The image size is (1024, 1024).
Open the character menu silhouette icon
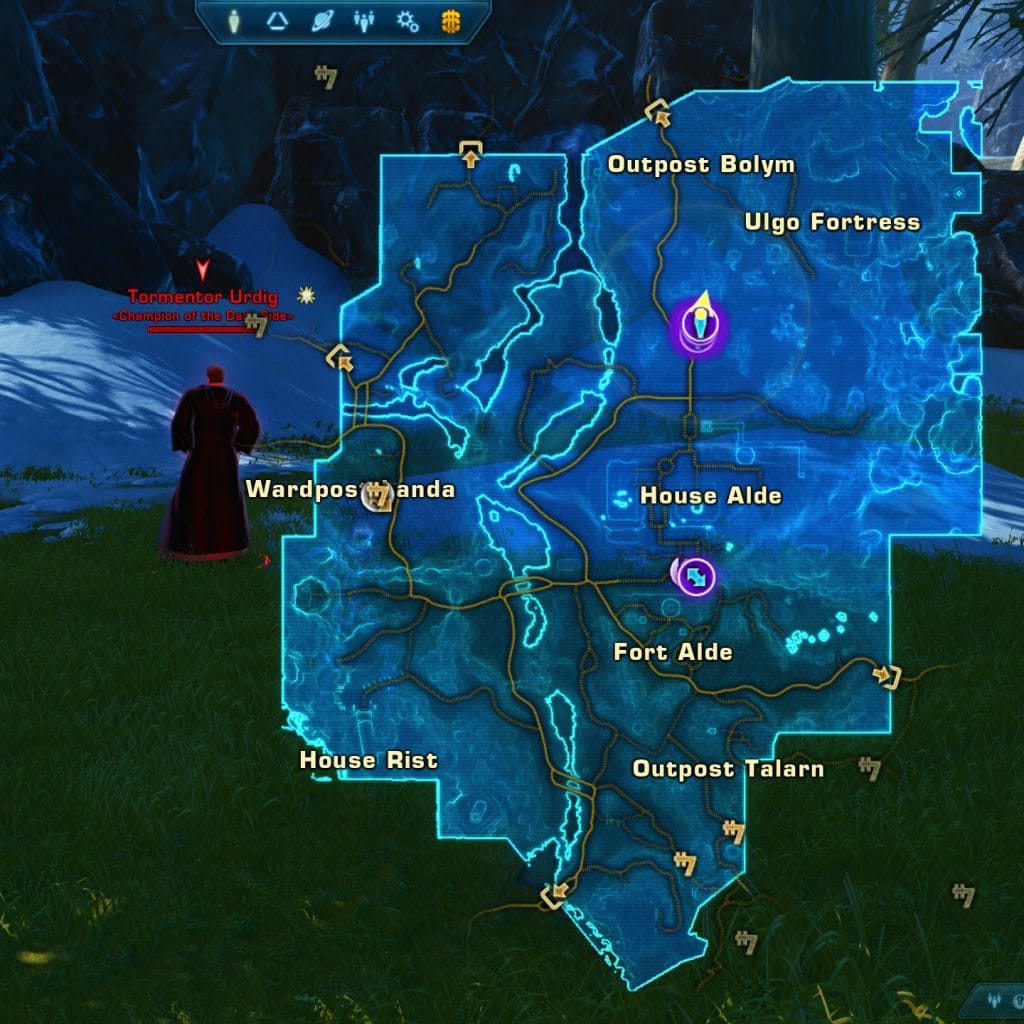tap(234, 19)
